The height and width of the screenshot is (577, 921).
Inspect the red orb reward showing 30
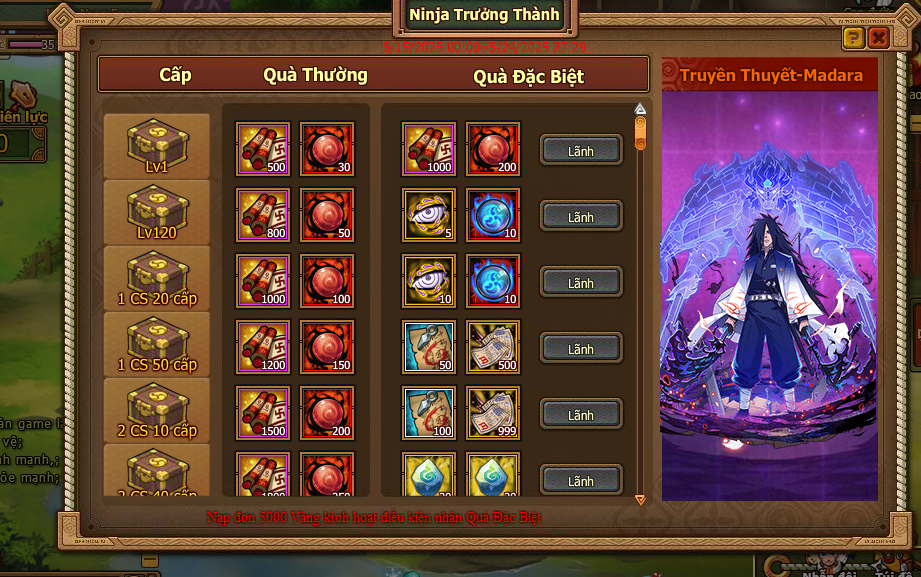327,149
